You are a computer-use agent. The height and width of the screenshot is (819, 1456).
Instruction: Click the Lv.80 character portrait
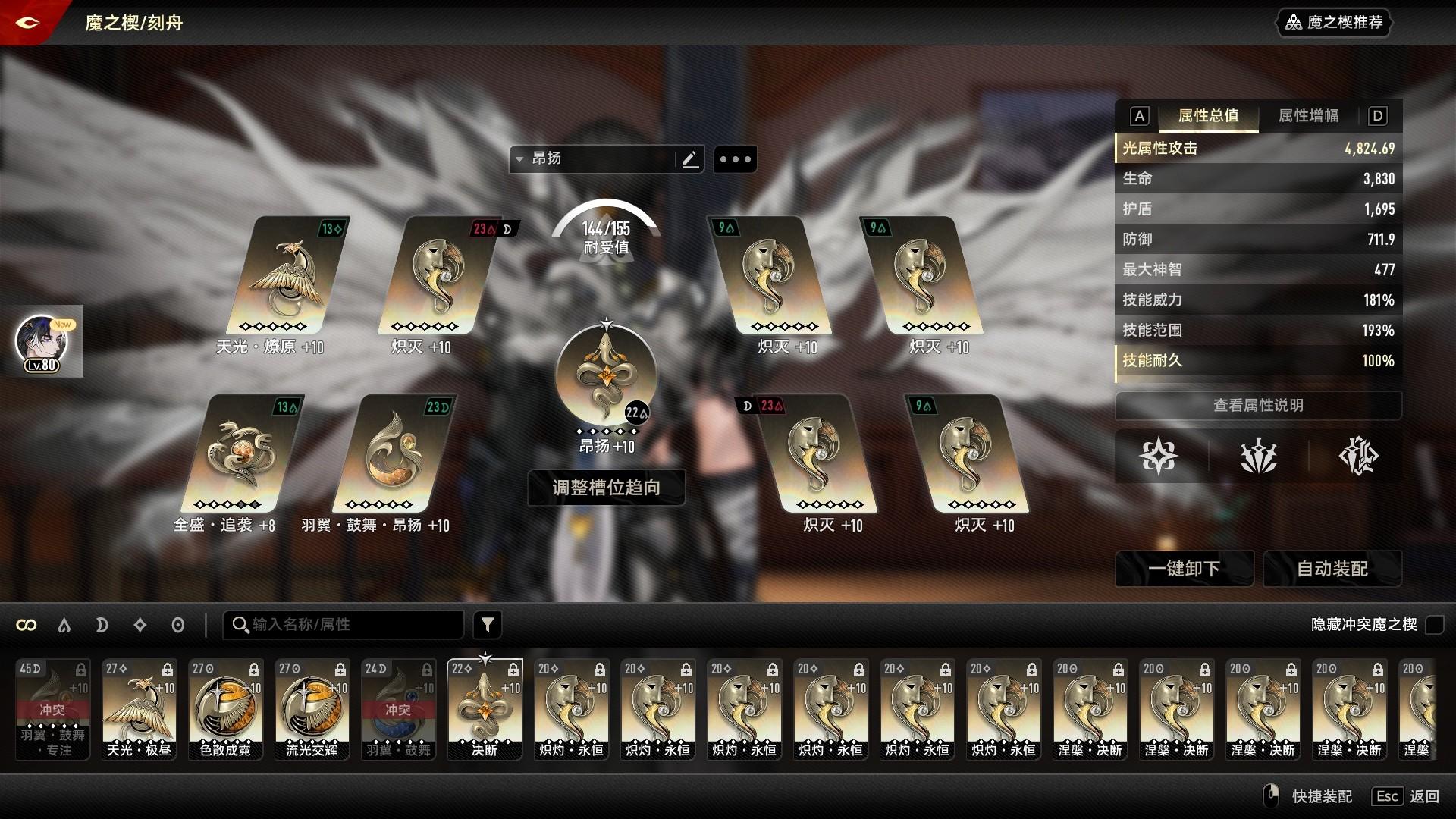(x=42, y=343)
